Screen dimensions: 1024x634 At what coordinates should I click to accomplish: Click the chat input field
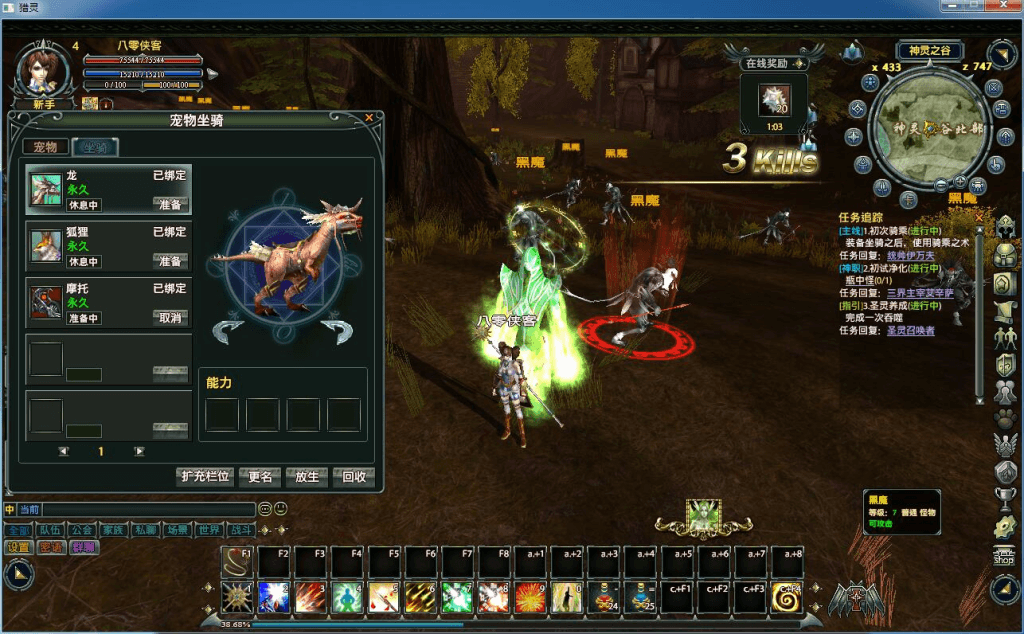pyautogui.click(x=140, y=510)
